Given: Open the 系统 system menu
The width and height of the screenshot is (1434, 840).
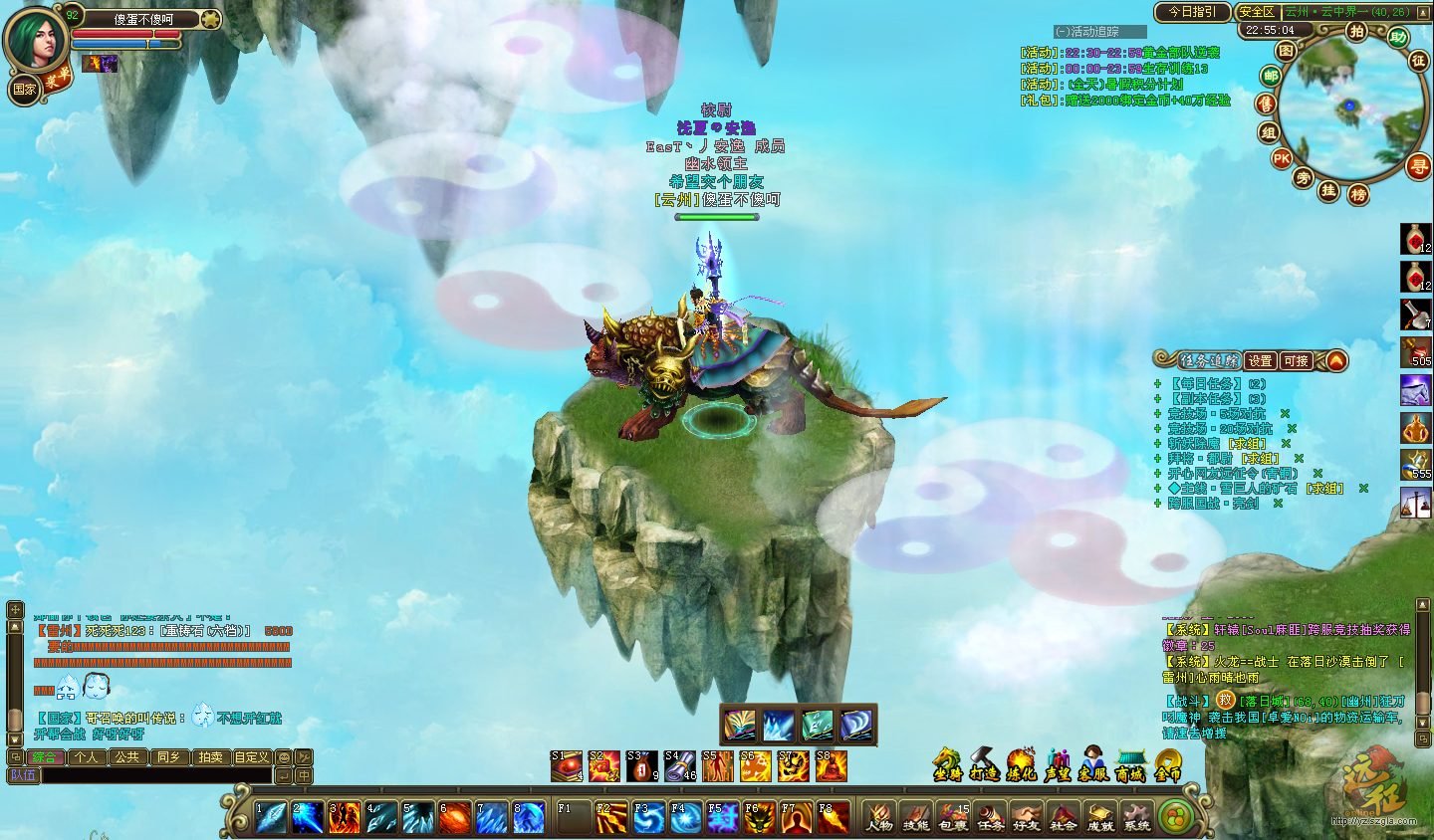Looking at the screenshot, I should click(x=1136, y=815).
